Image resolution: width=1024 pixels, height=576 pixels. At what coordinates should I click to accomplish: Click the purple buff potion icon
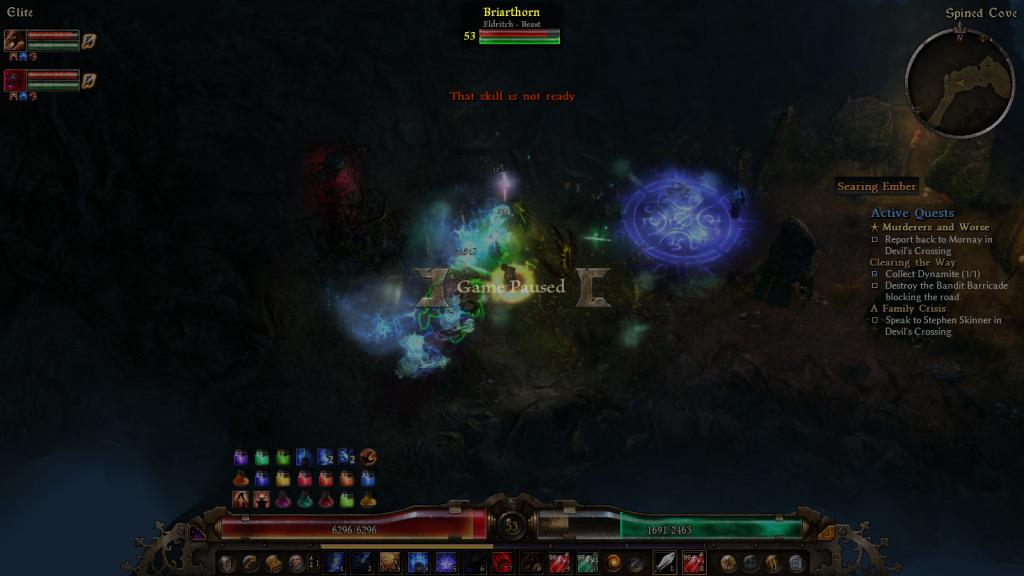point(241,457)
